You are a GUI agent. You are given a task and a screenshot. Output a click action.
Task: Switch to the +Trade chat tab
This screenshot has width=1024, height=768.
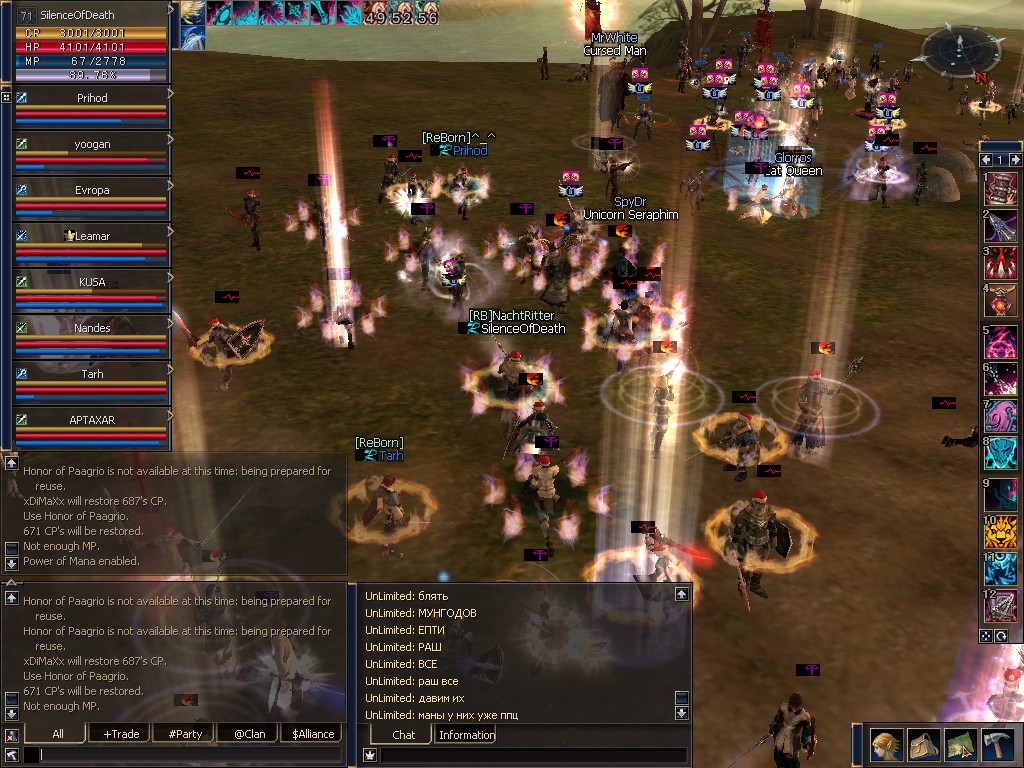tap(120, 734)
